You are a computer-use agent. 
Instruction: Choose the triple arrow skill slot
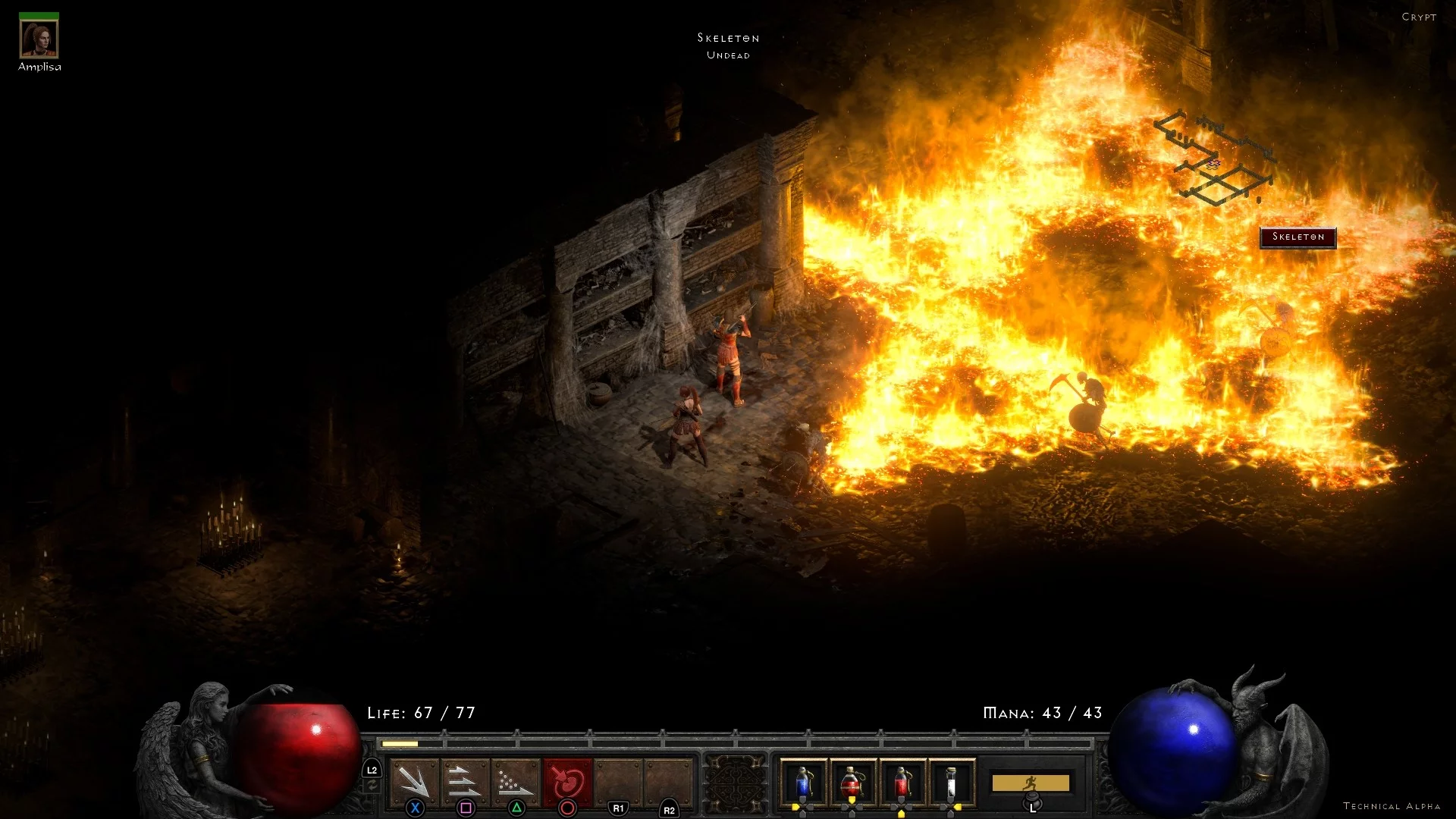[465, 782]
